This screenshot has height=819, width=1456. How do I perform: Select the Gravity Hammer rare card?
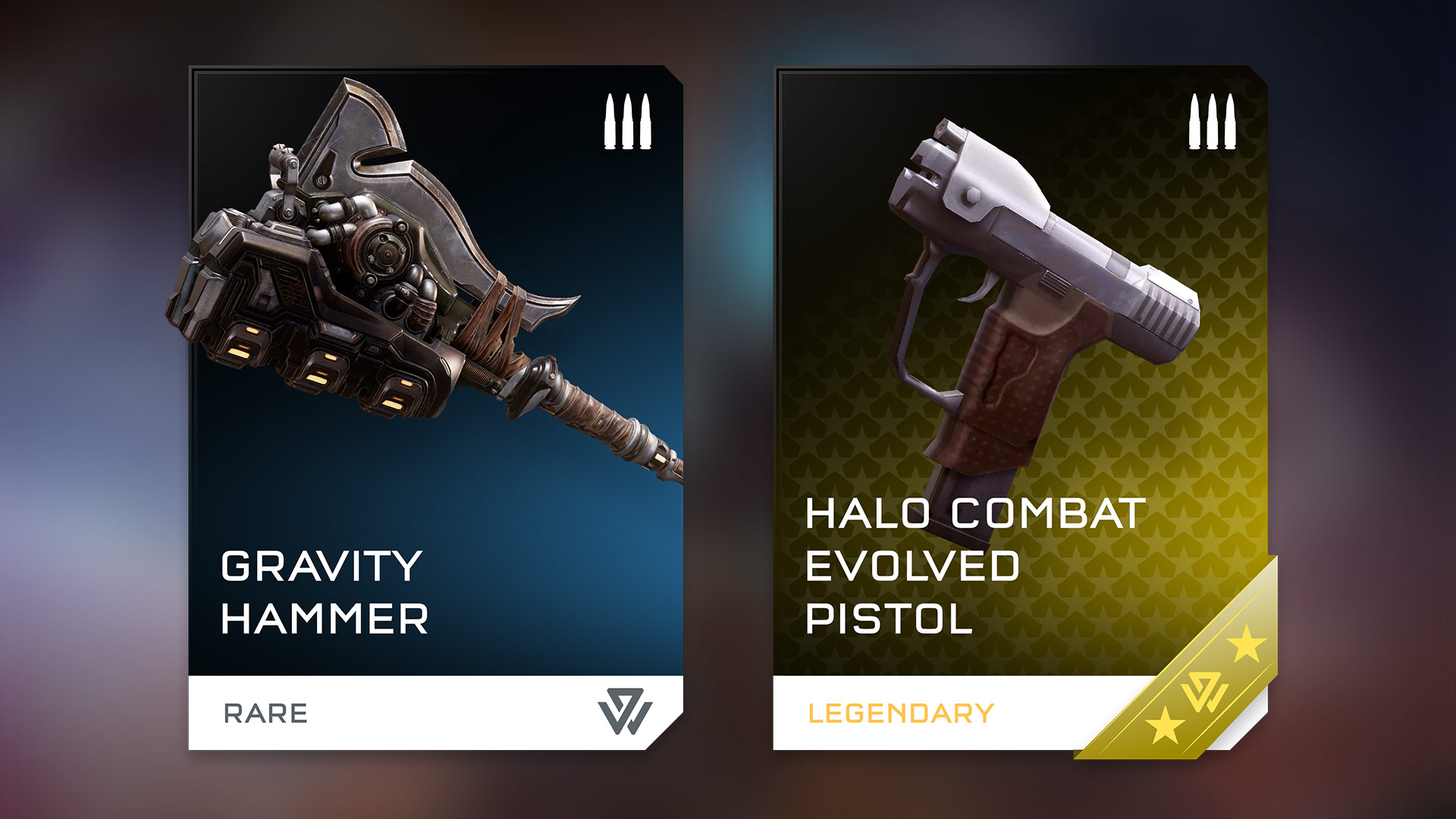(435, 408)
